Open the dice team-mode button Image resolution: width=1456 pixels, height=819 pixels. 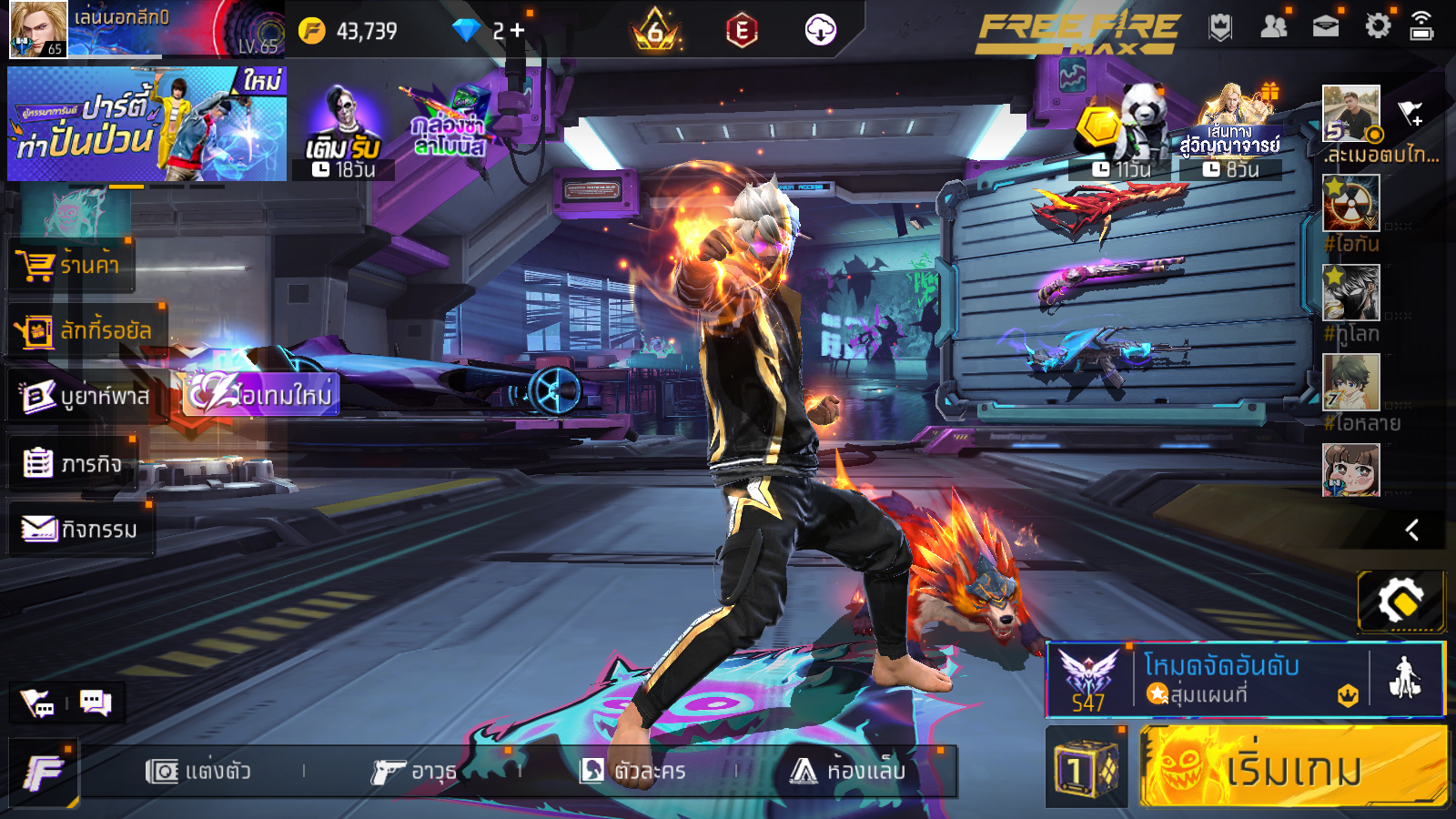click(1086, 769)
